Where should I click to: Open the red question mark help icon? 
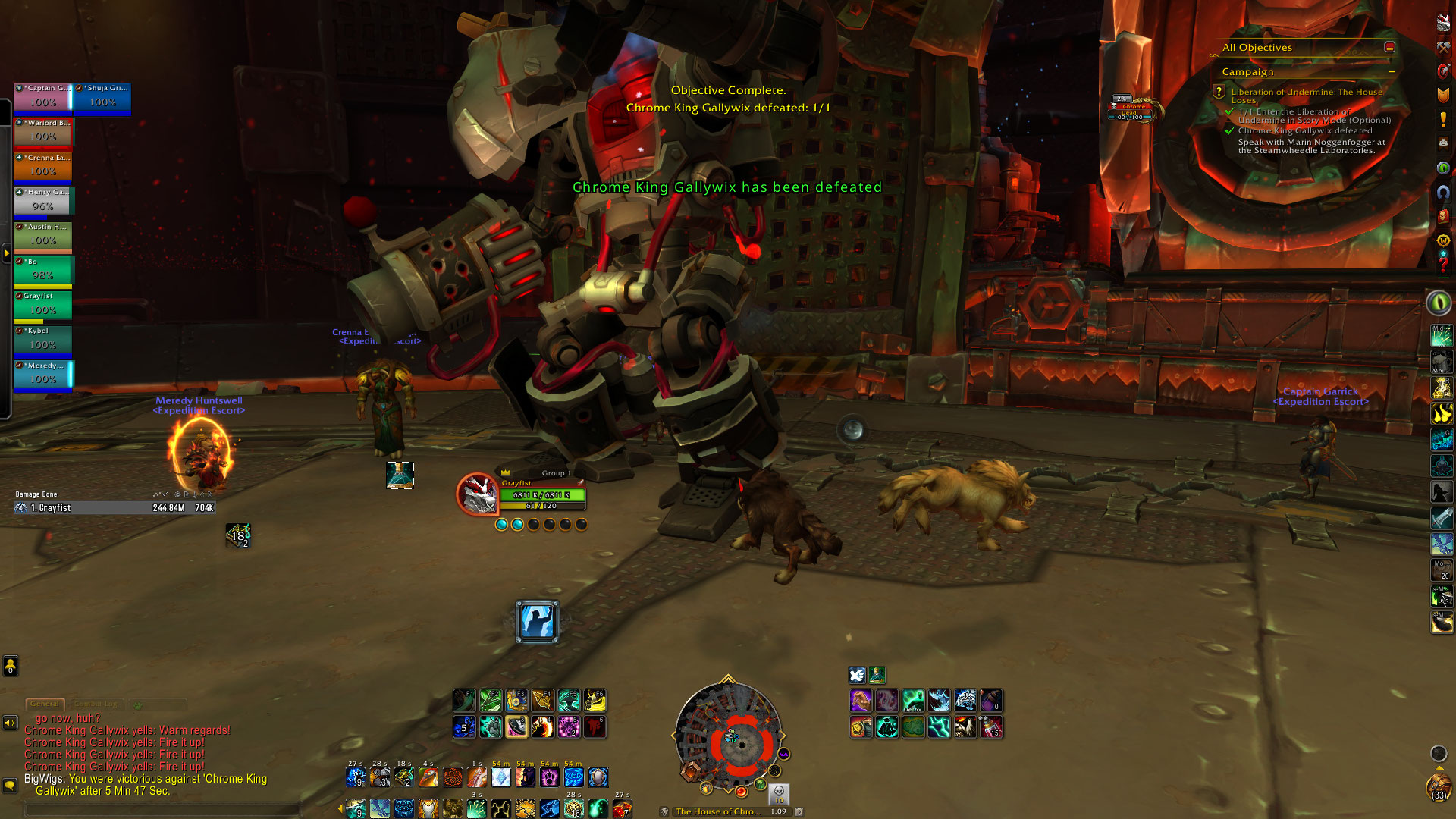1443,263
